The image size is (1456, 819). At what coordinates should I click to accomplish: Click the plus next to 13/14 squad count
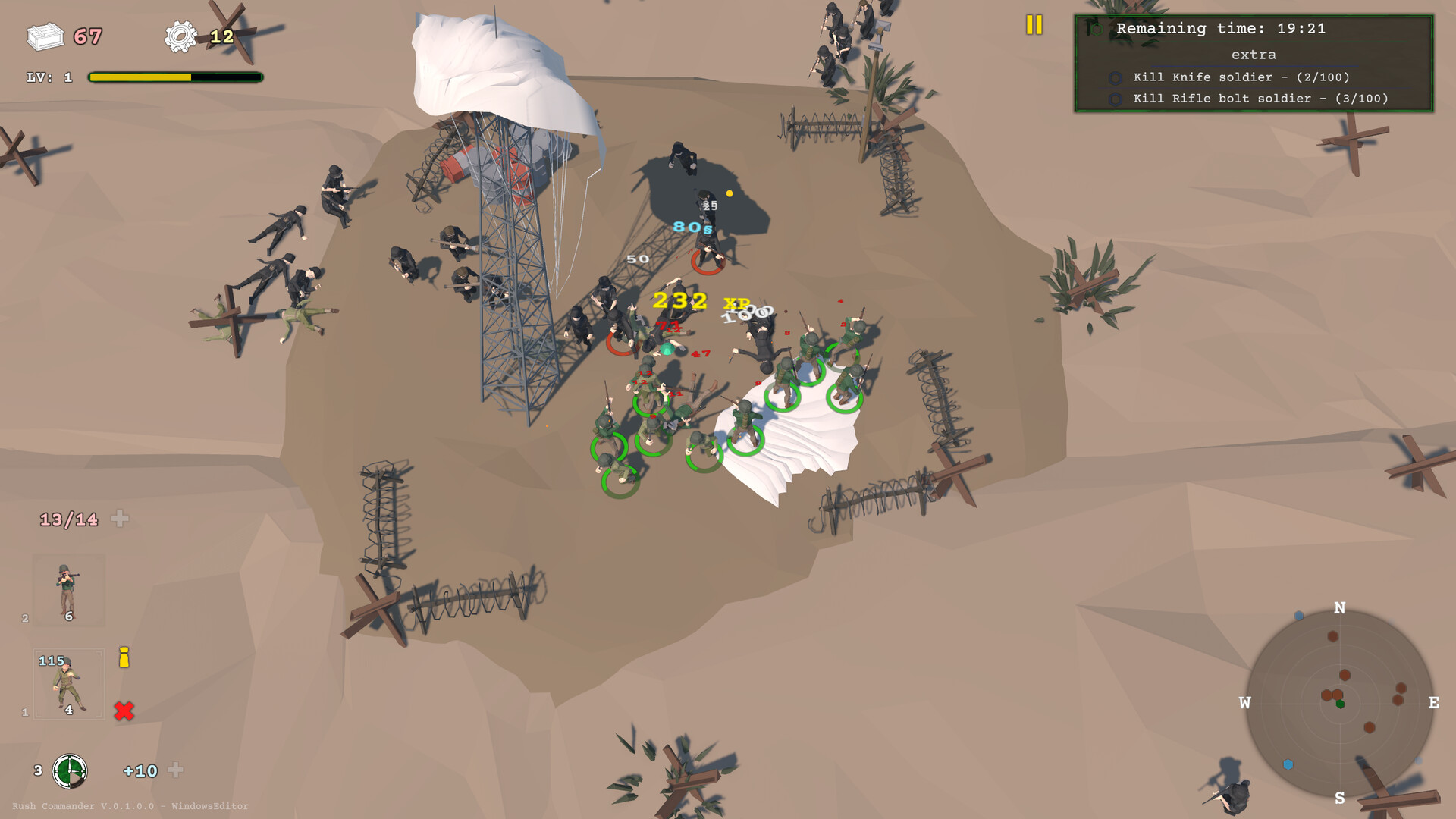pyautogui.click(x=121, y=519)
